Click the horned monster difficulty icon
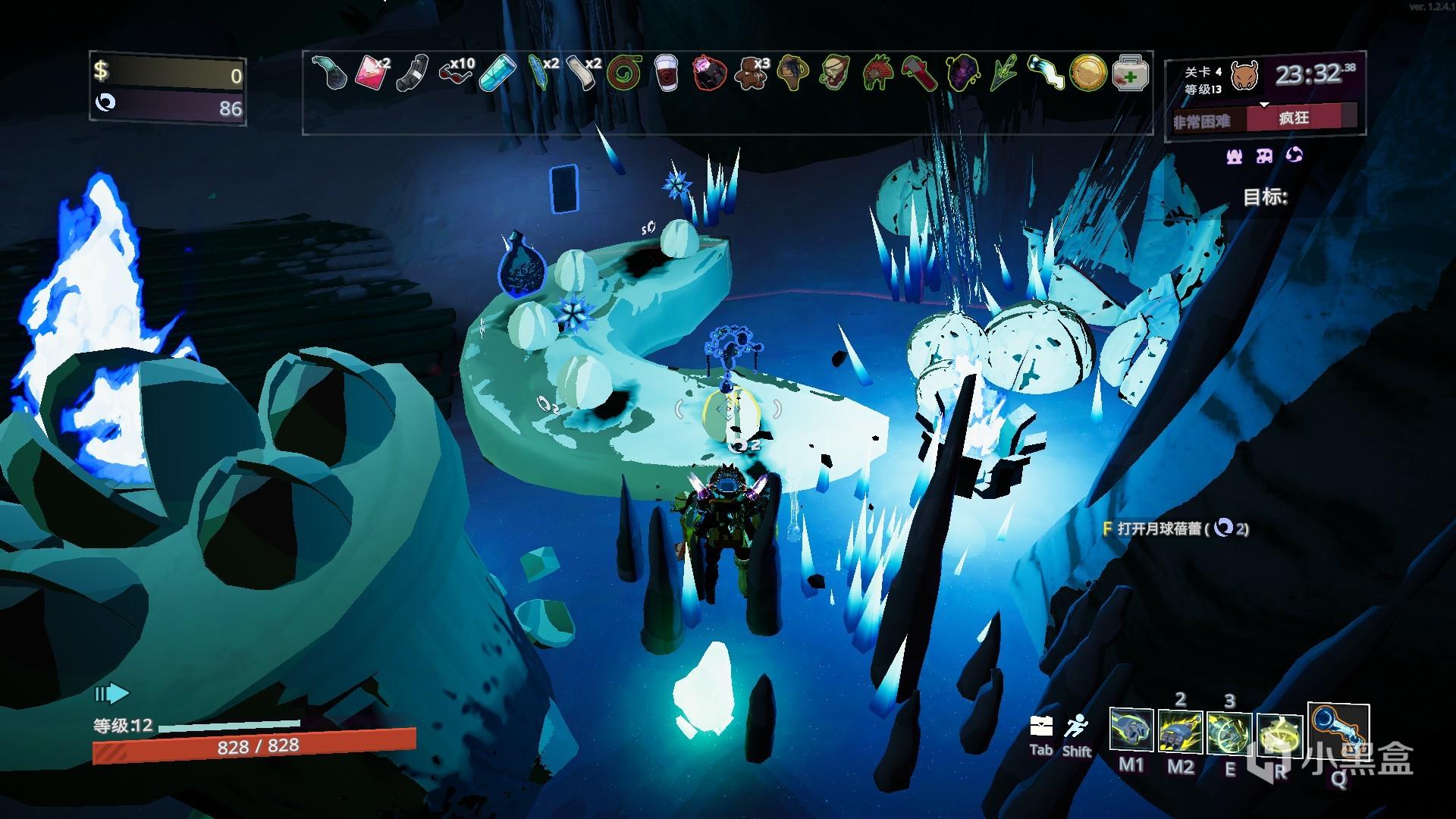 [1243, 77]
